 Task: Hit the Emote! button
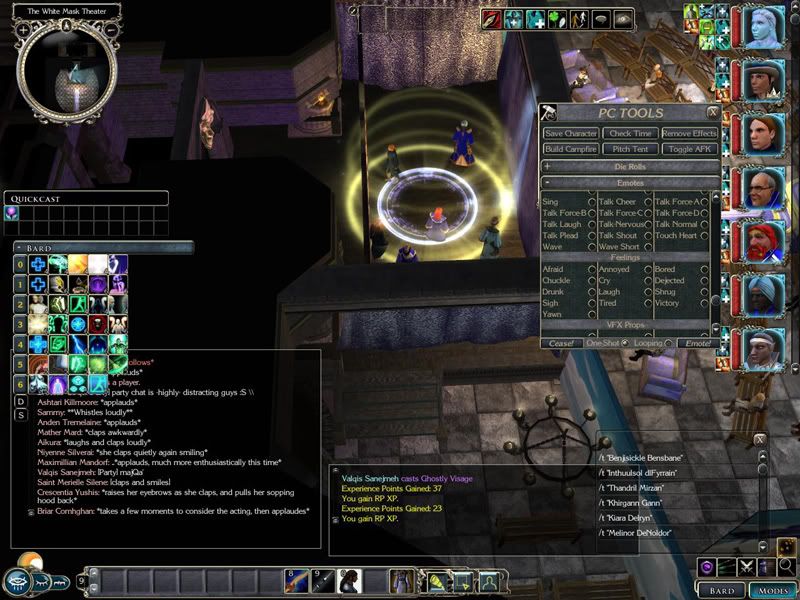[x=694, y=343]
